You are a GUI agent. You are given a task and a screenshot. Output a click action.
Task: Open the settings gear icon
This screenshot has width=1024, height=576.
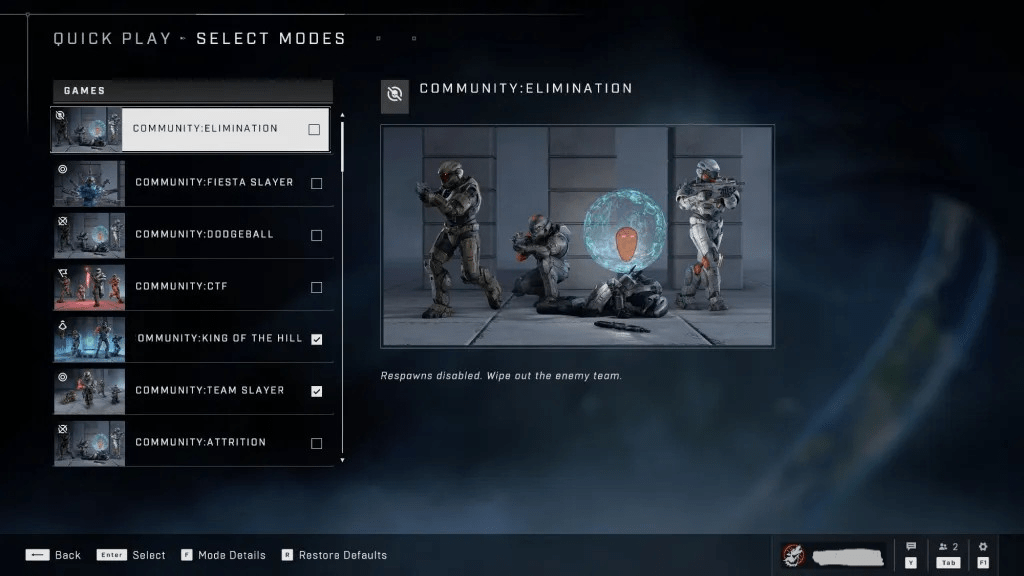(983, 547)
